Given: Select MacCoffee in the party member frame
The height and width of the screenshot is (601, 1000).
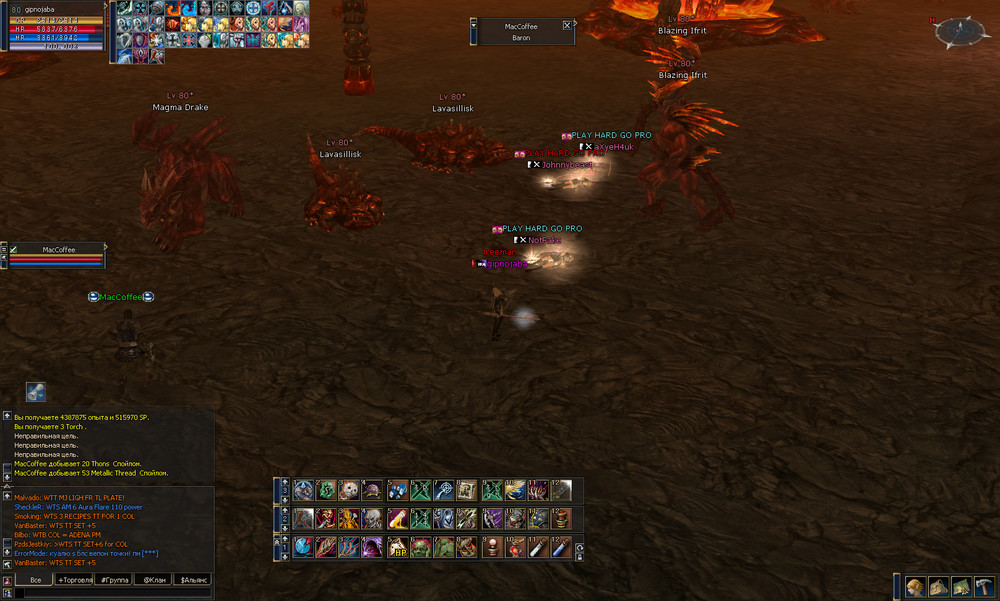Looking at the screenshot, I should [x=58, y=250].
